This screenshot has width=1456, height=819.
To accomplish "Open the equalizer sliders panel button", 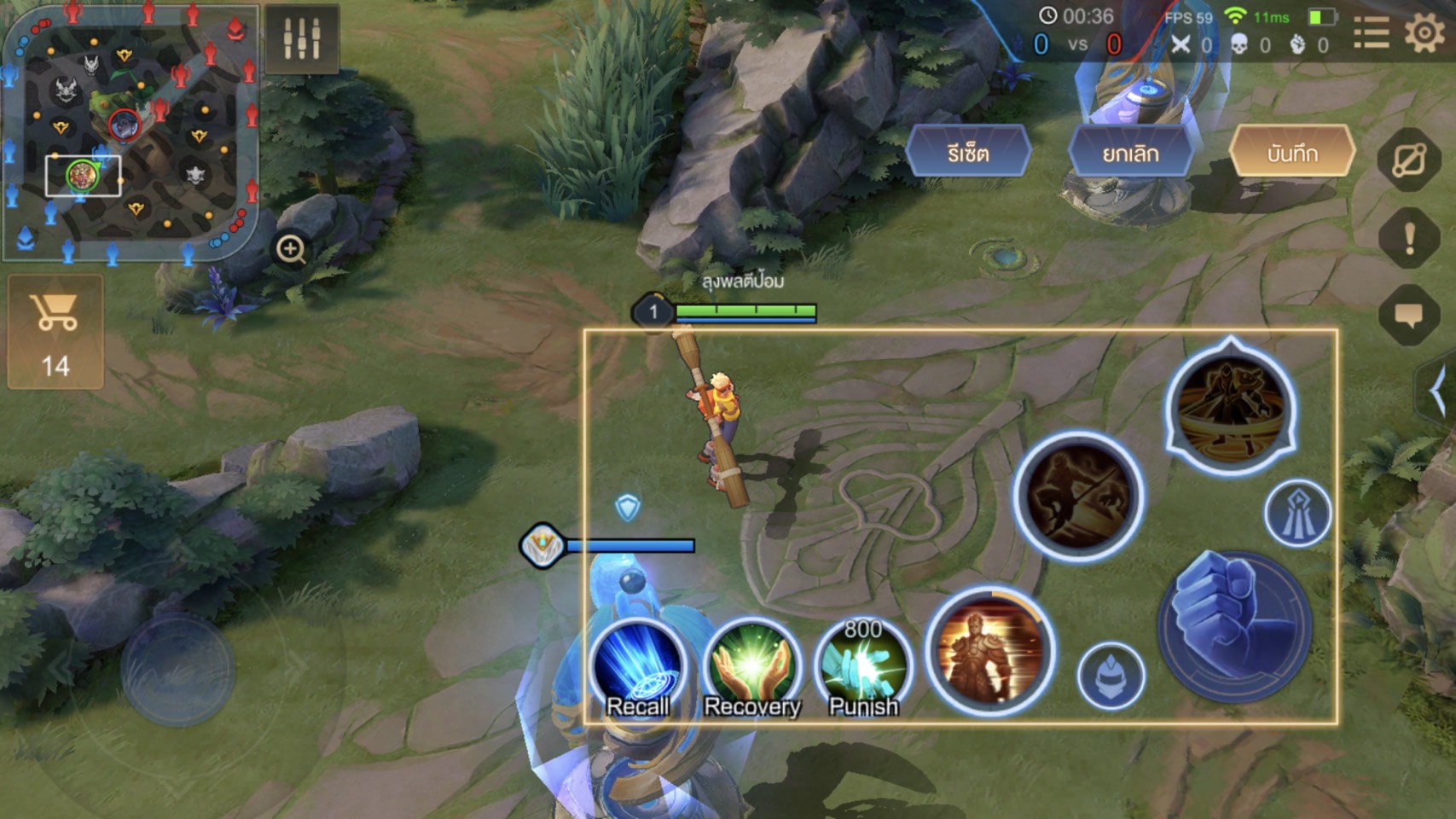I will coord(302,38).
